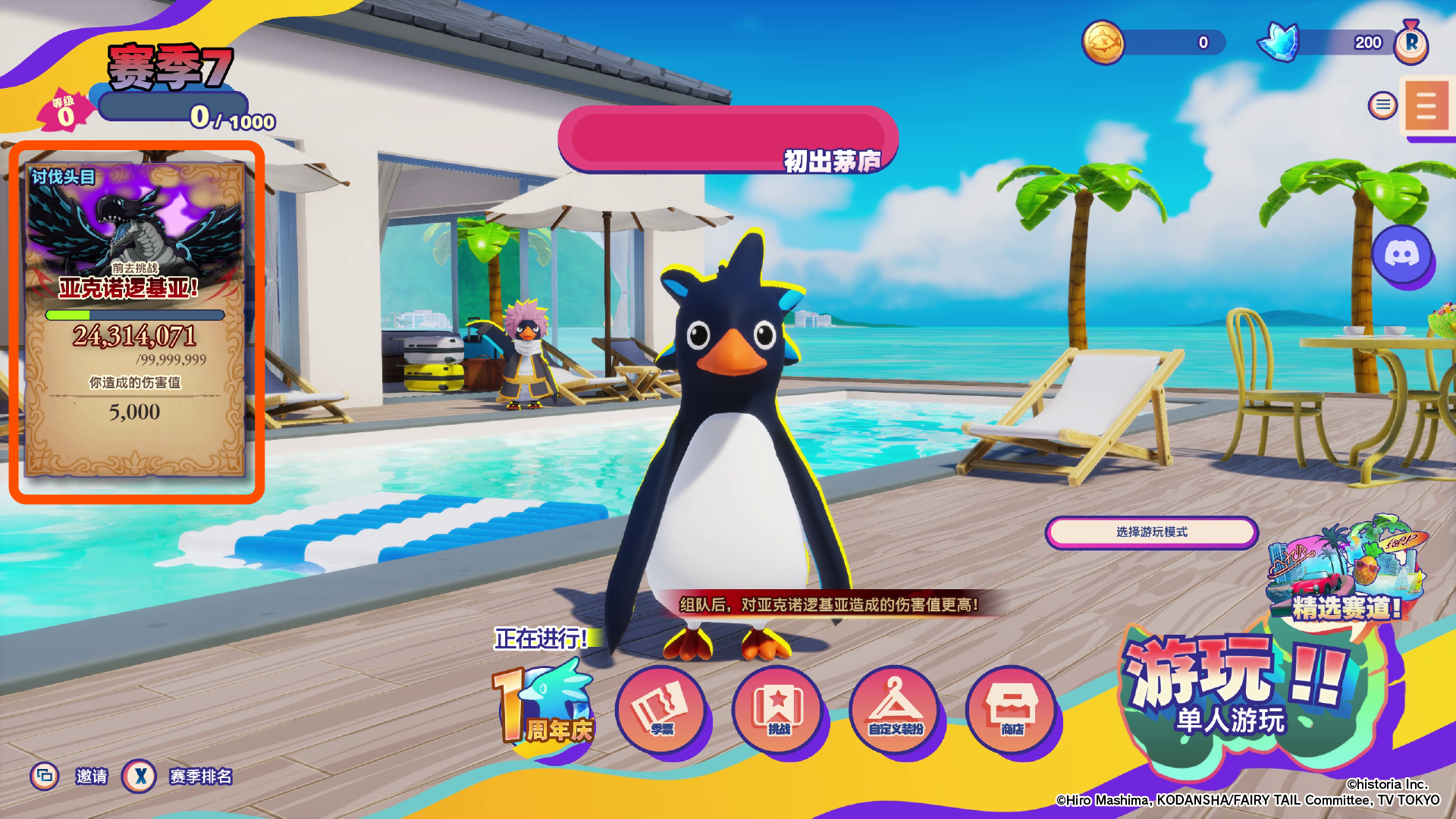Click the pink player title banner

[728, 140]
